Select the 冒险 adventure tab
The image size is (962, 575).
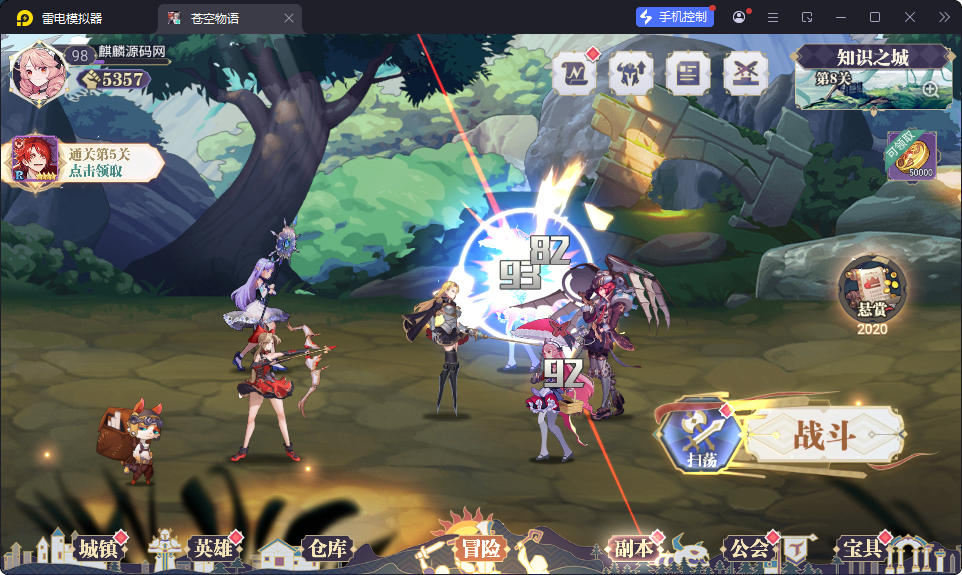(481, 548)
